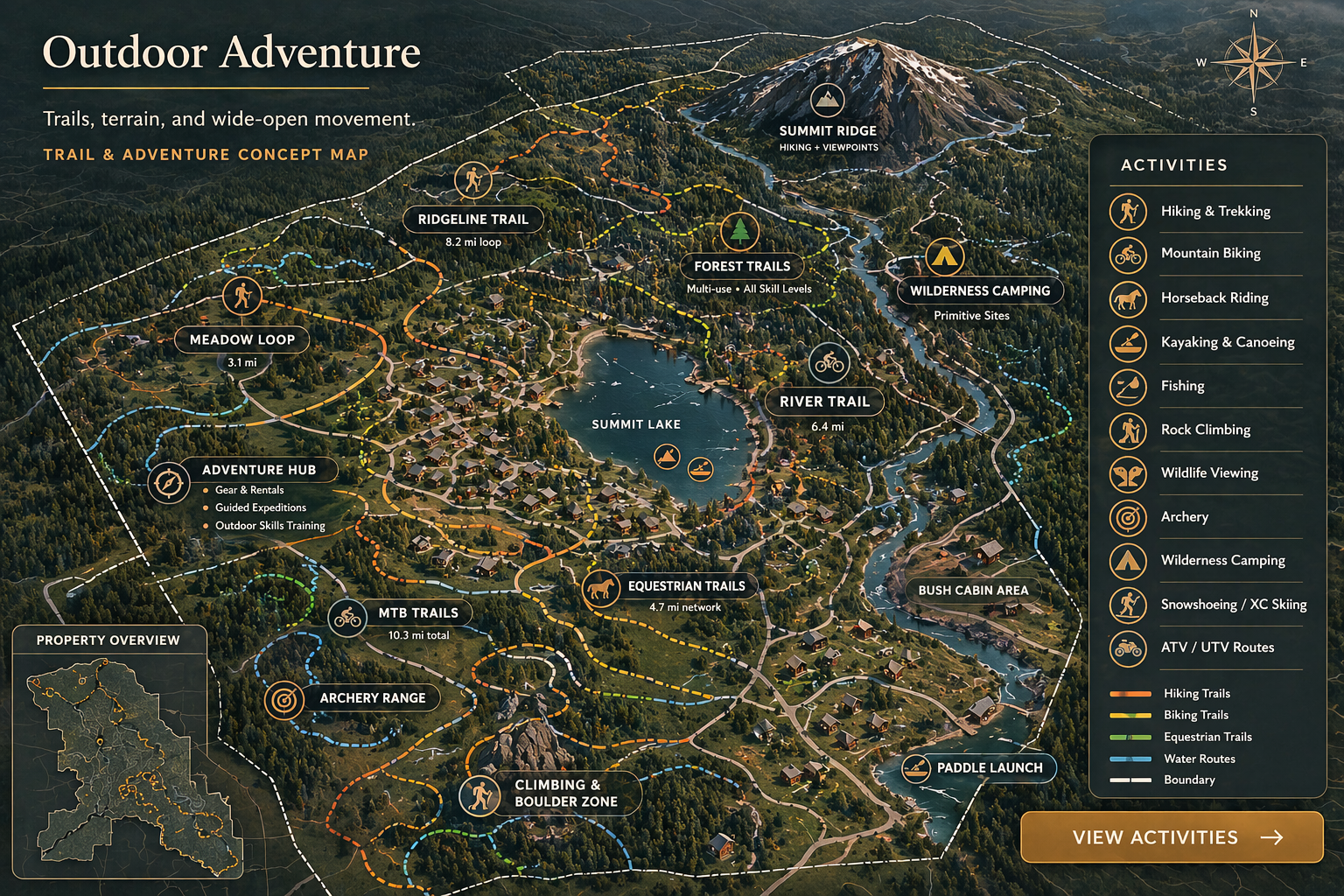Viewport: 1344px width, 896px height.
Task: Click the tree icon above Forest Trails
Action: click(739, 233)
